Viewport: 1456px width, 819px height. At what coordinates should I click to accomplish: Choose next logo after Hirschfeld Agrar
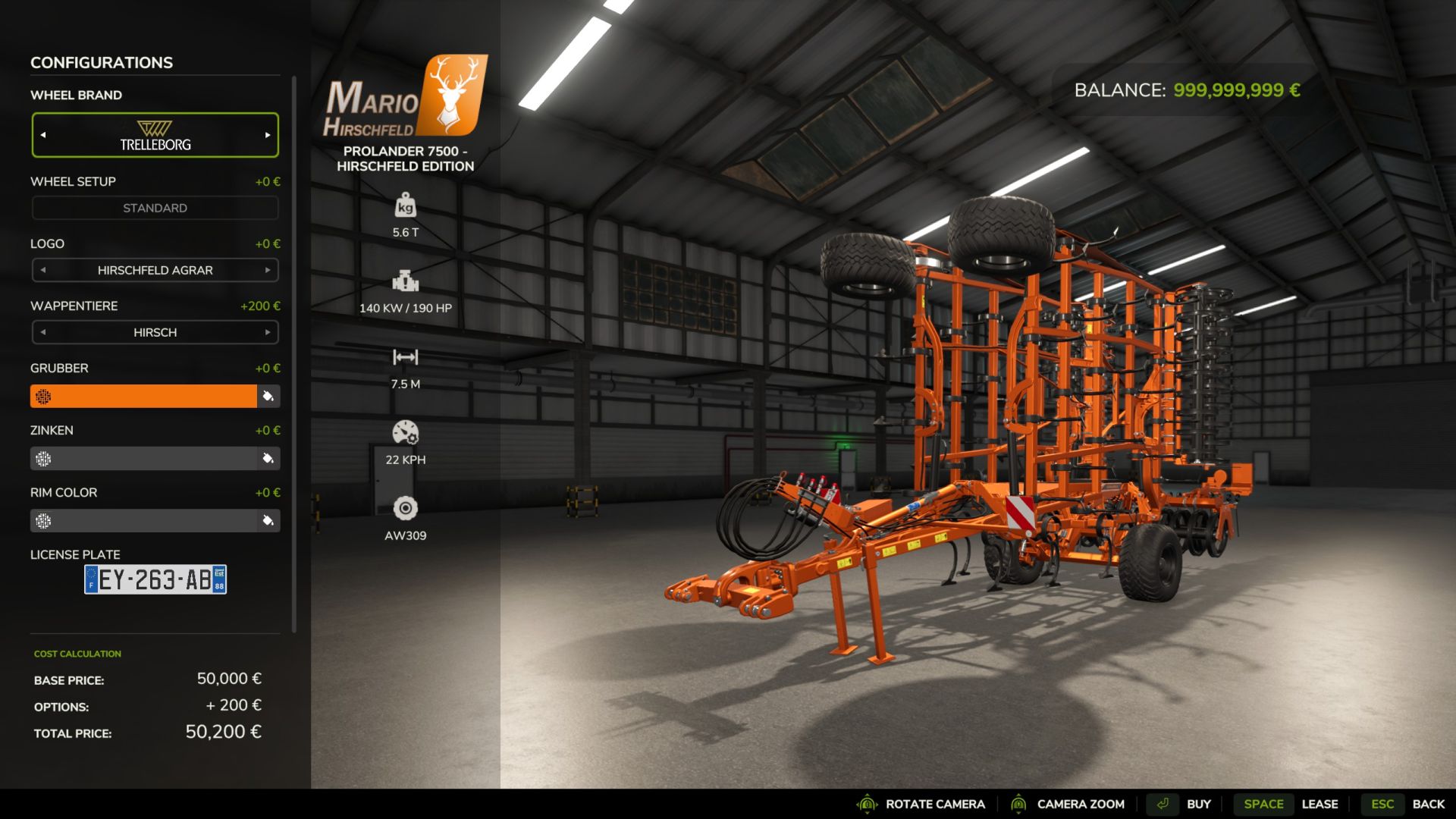[x=268, y=270]
